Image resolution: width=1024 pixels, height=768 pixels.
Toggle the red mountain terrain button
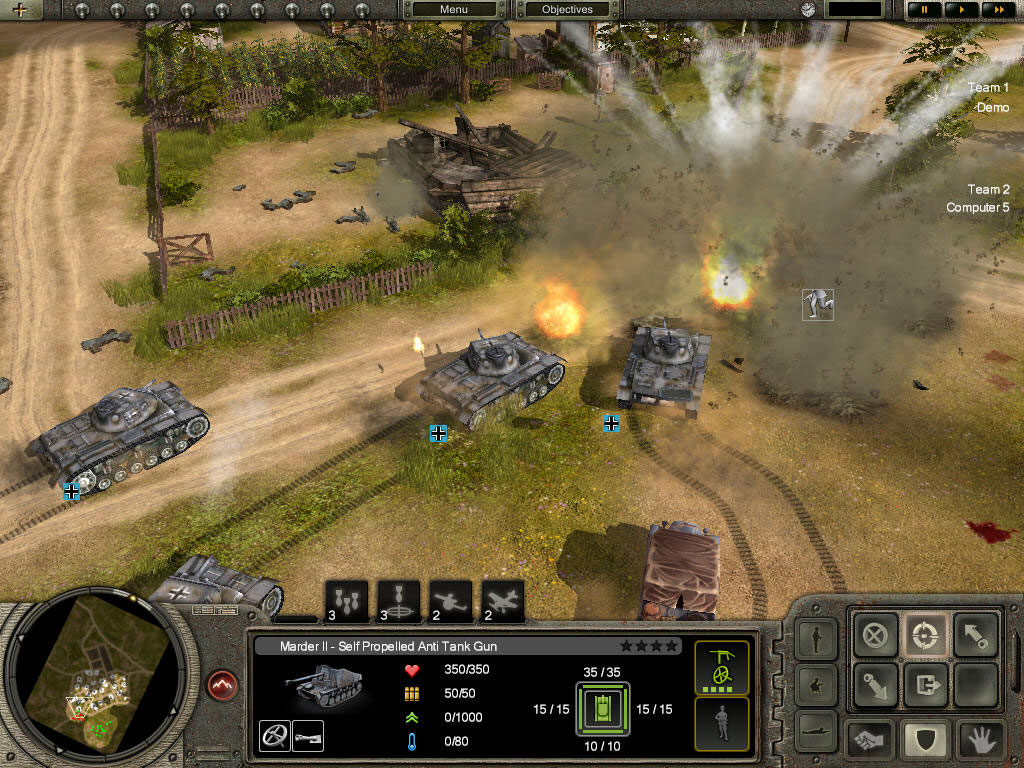point(222,685)
